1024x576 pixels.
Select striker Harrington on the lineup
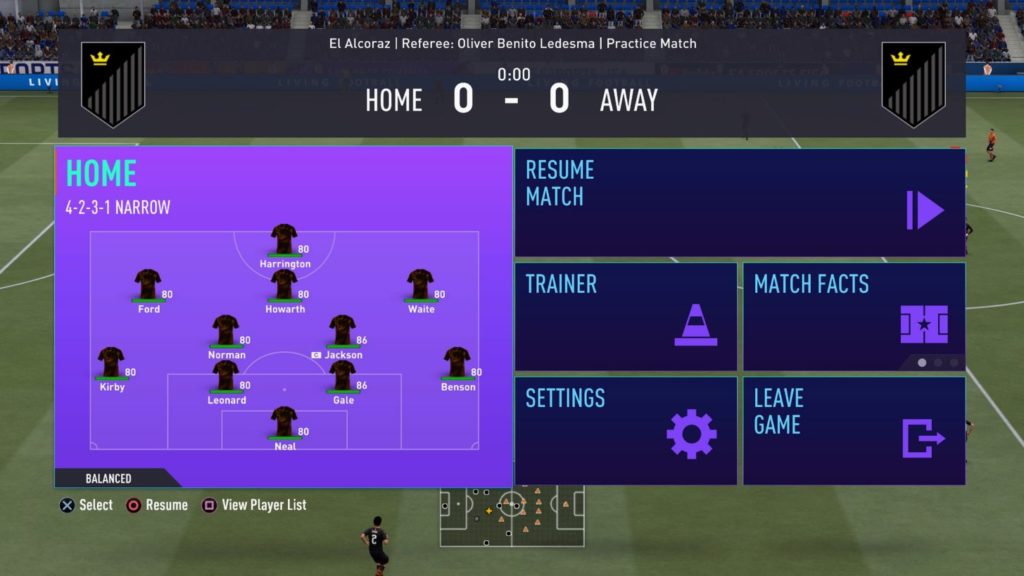(284, 239)
